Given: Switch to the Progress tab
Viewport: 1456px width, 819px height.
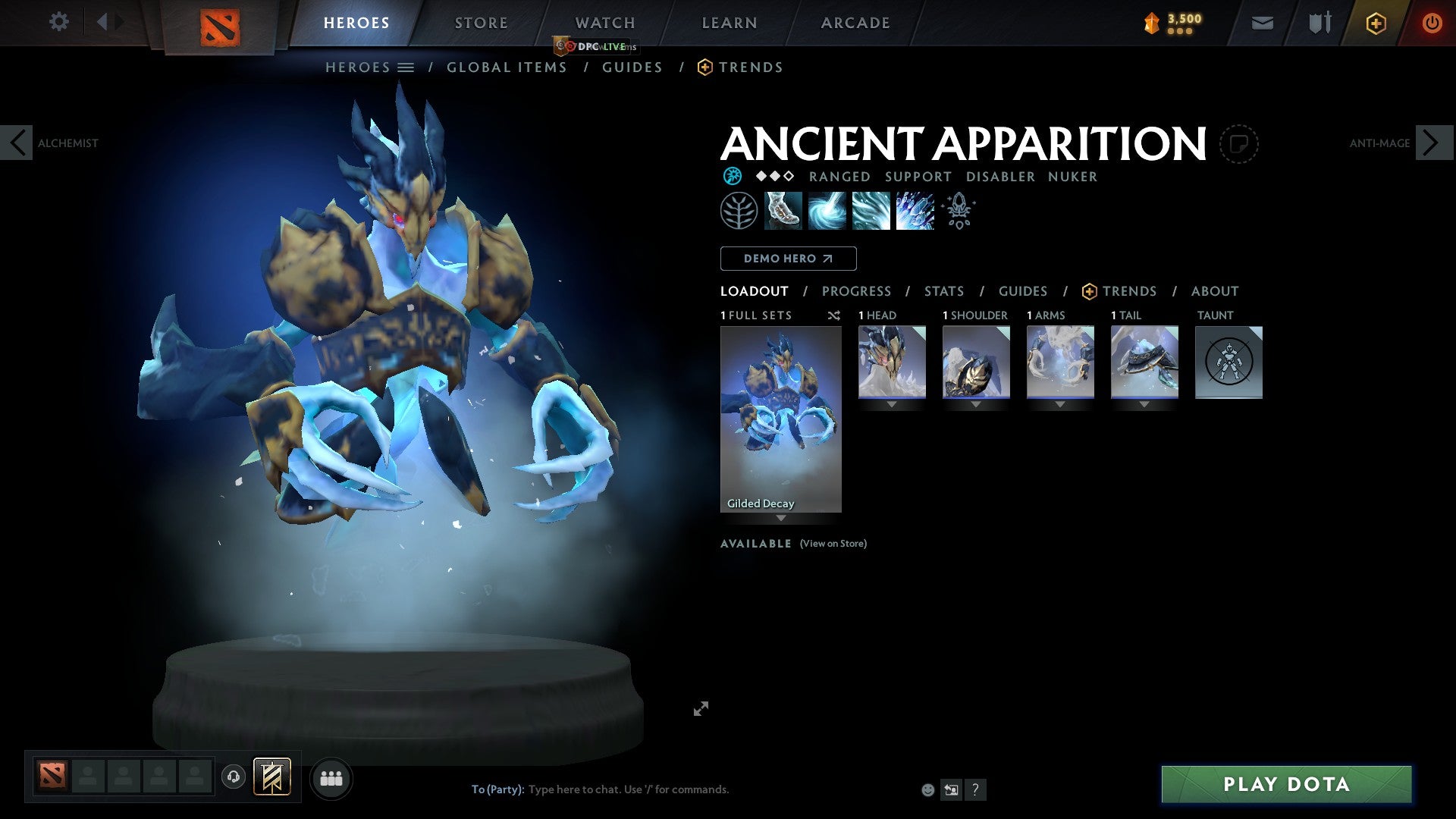Looking at the screenshot, I should [x=857, y=291].
